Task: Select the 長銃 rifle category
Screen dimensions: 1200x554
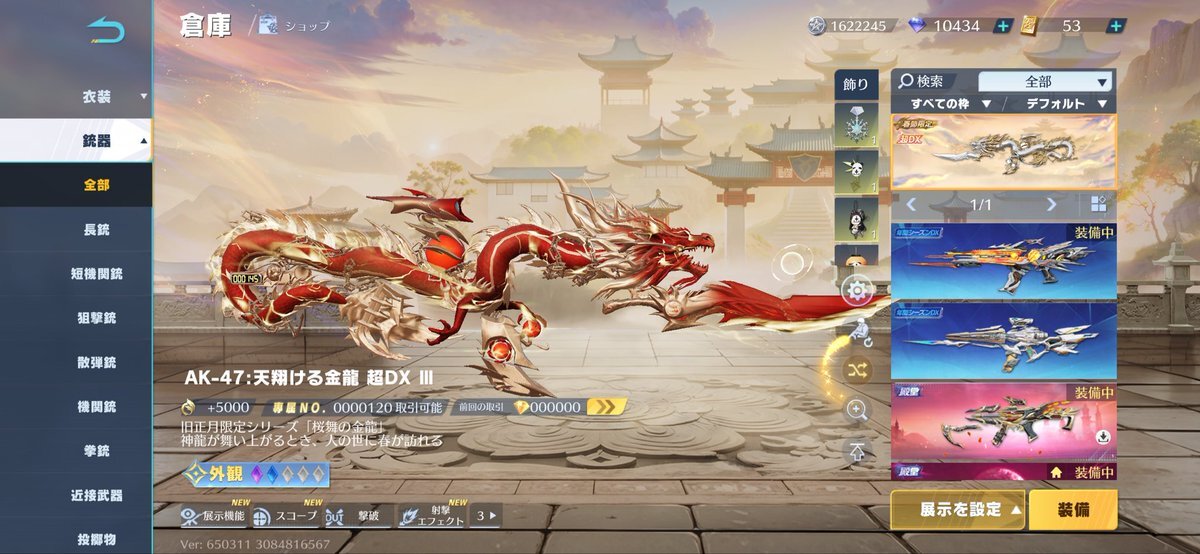Action: click(97, 229)
